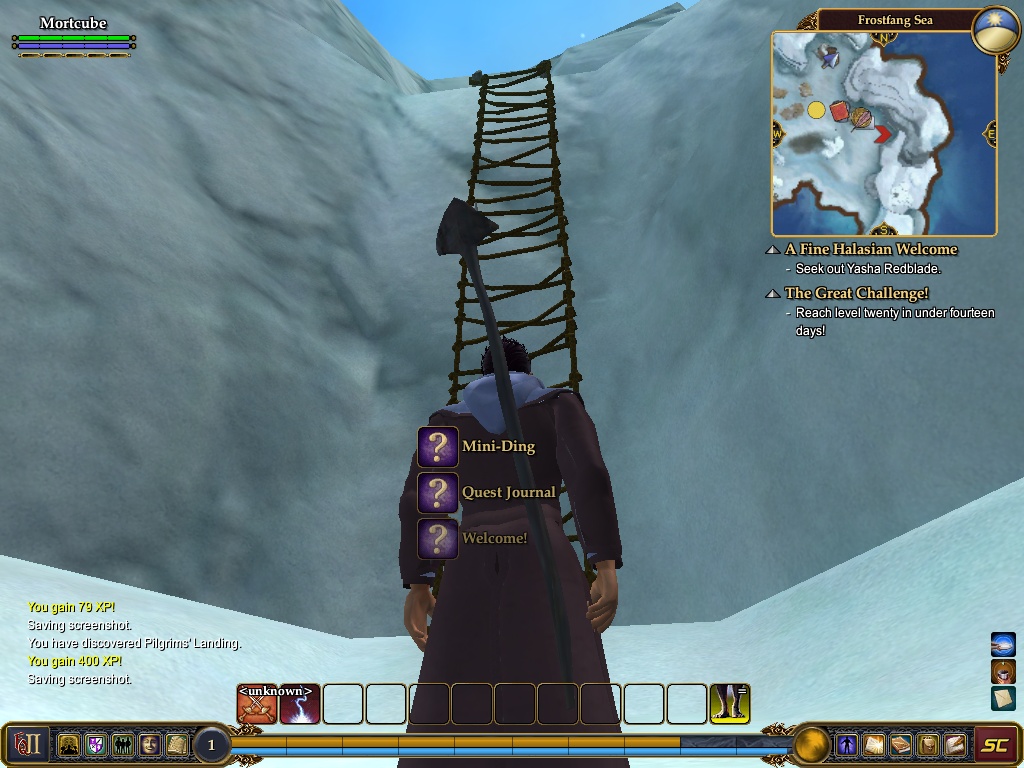Click the face portrait icon in menu bar
1024x768 pixels.
click(149, 744)
